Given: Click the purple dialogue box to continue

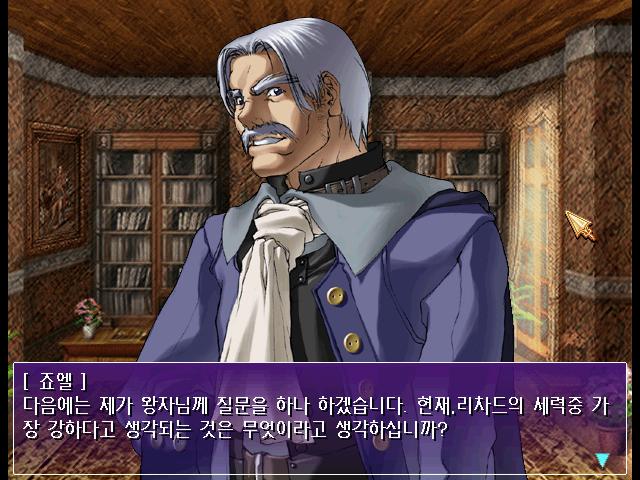Looking at the screenshot, I should point(320,418).
